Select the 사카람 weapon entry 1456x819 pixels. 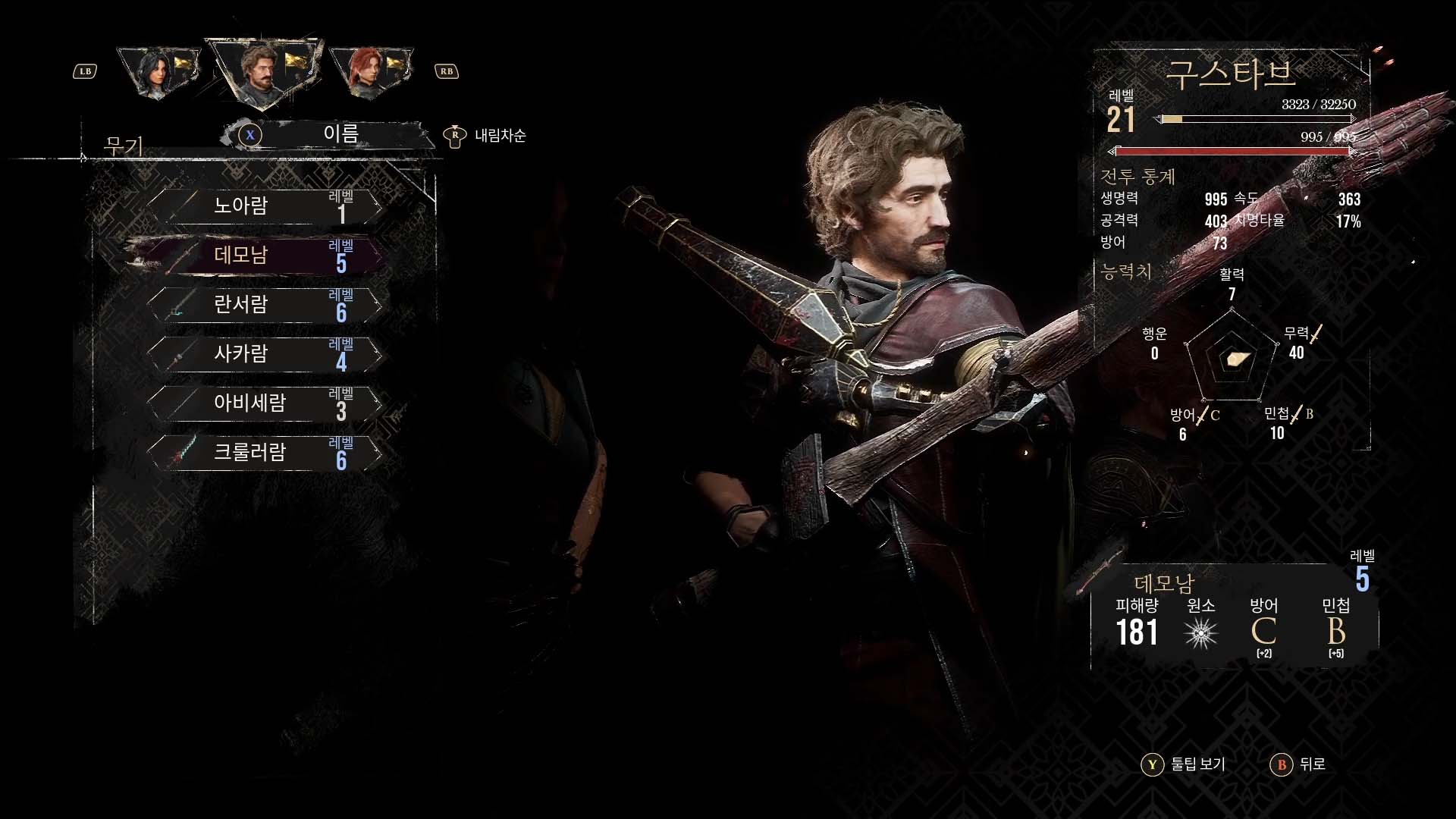[264, 354]
